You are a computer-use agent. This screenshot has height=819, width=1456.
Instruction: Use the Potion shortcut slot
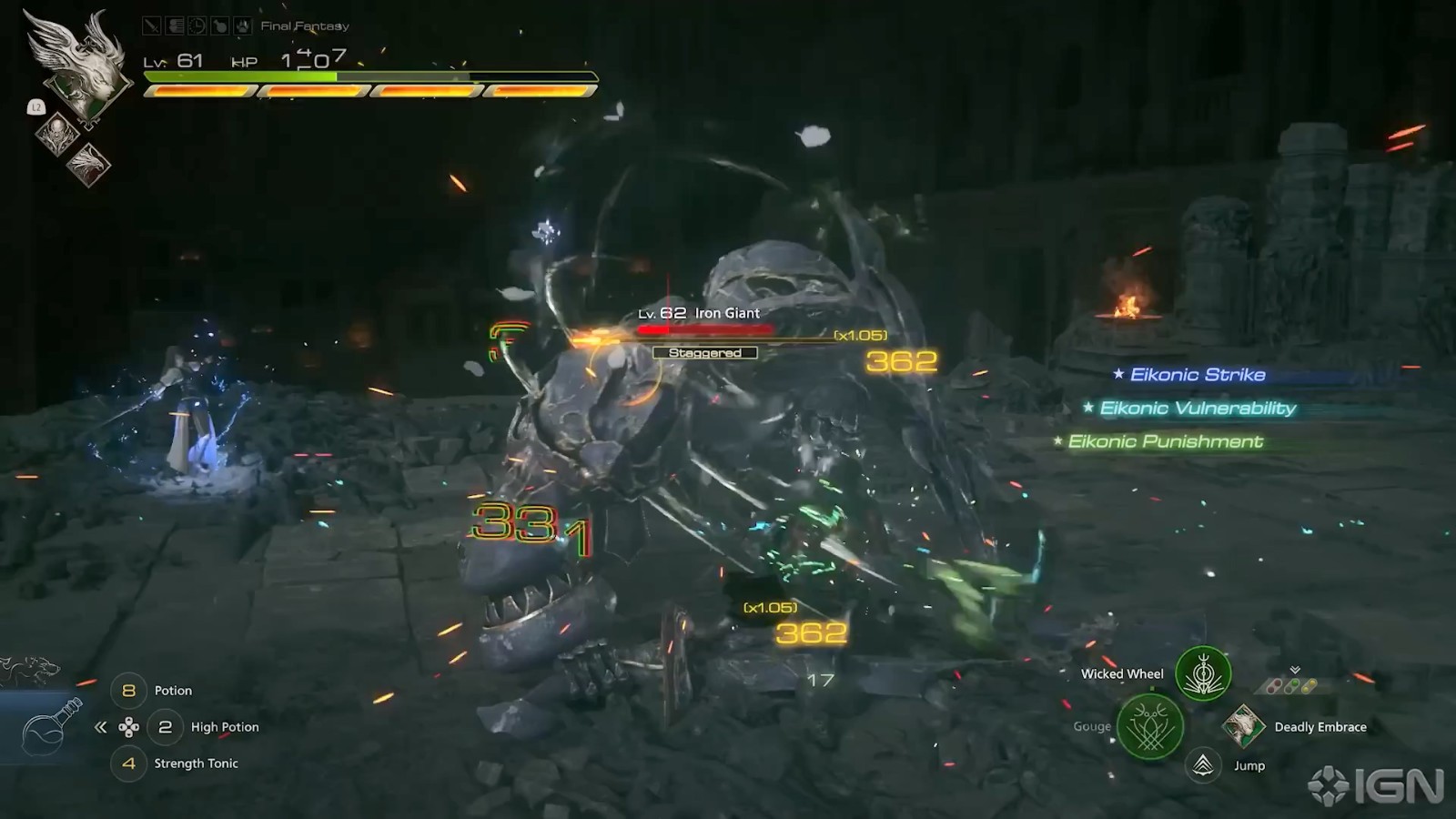pos(129,691)
